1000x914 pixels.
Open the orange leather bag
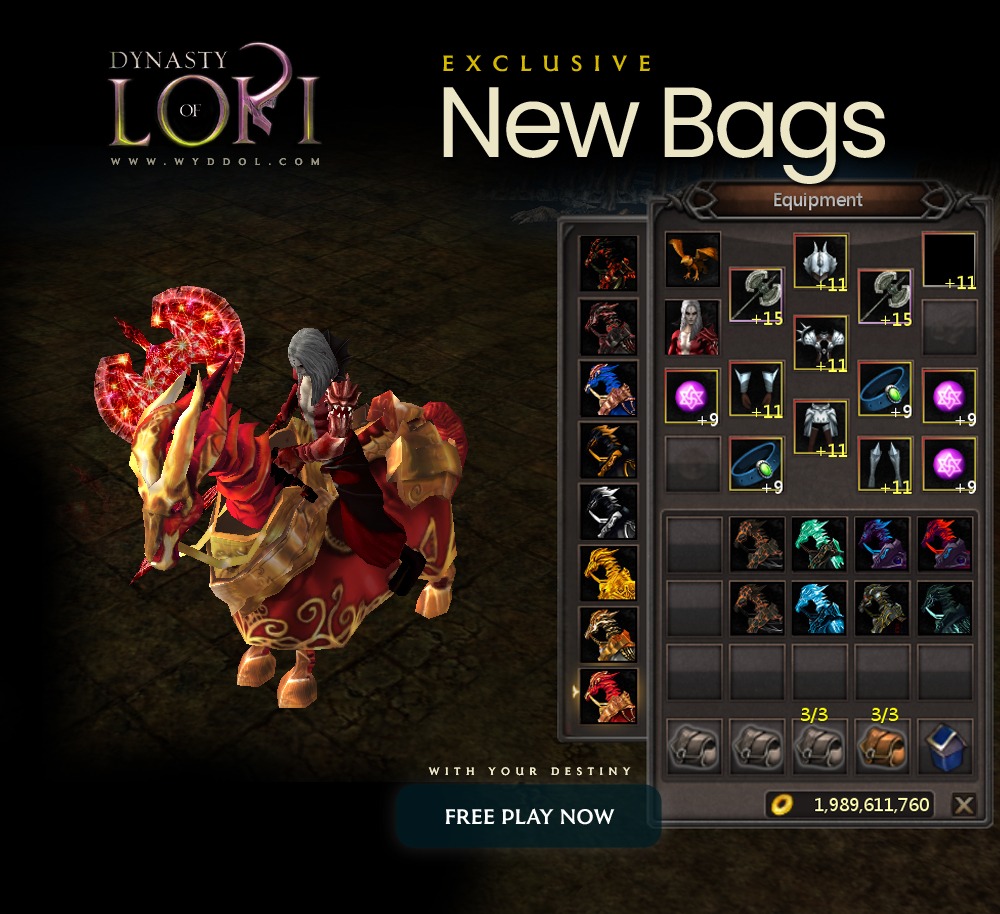coord(883,746)
